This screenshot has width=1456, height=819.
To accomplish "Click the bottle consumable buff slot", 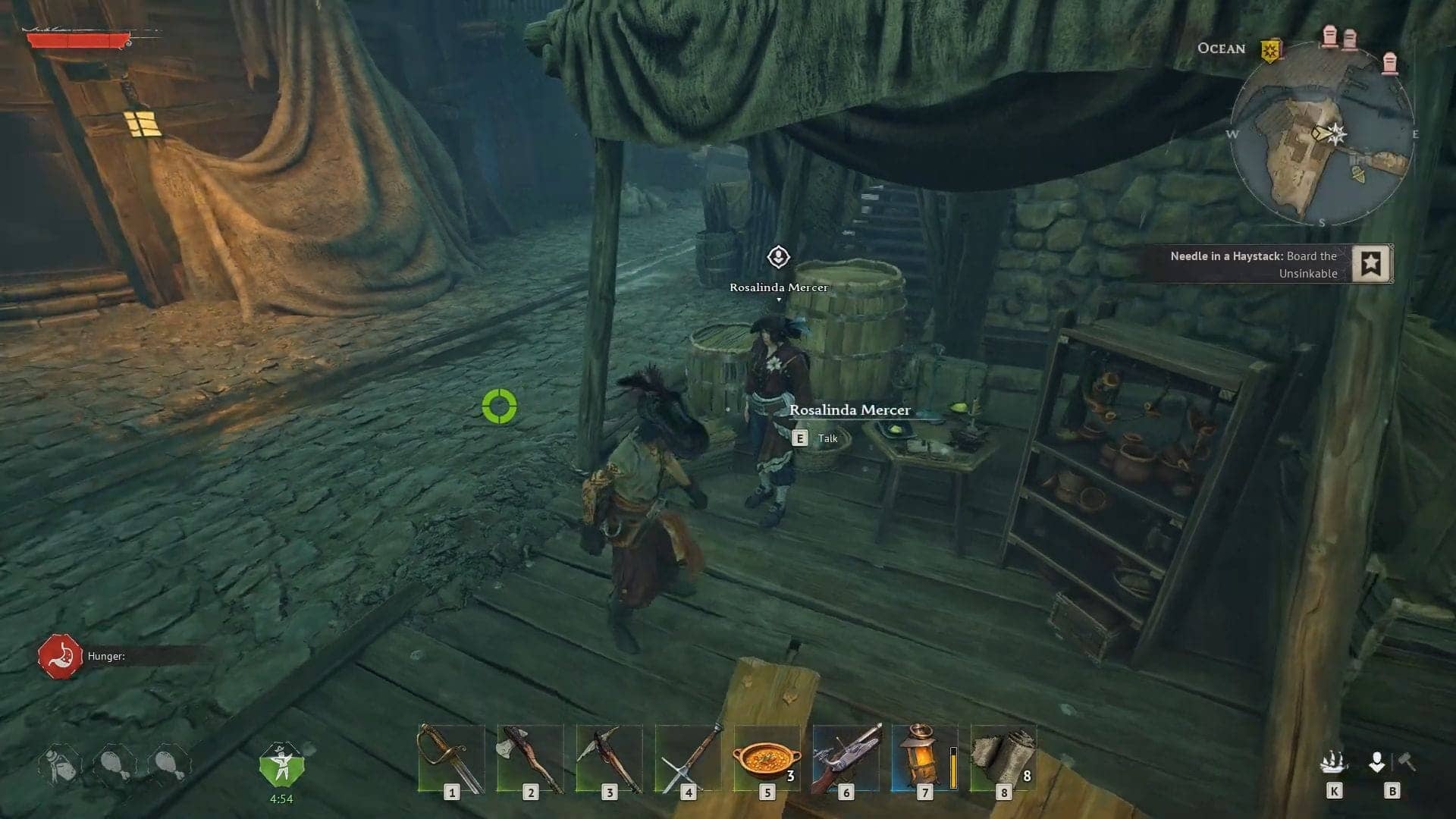I will point(59,764).
